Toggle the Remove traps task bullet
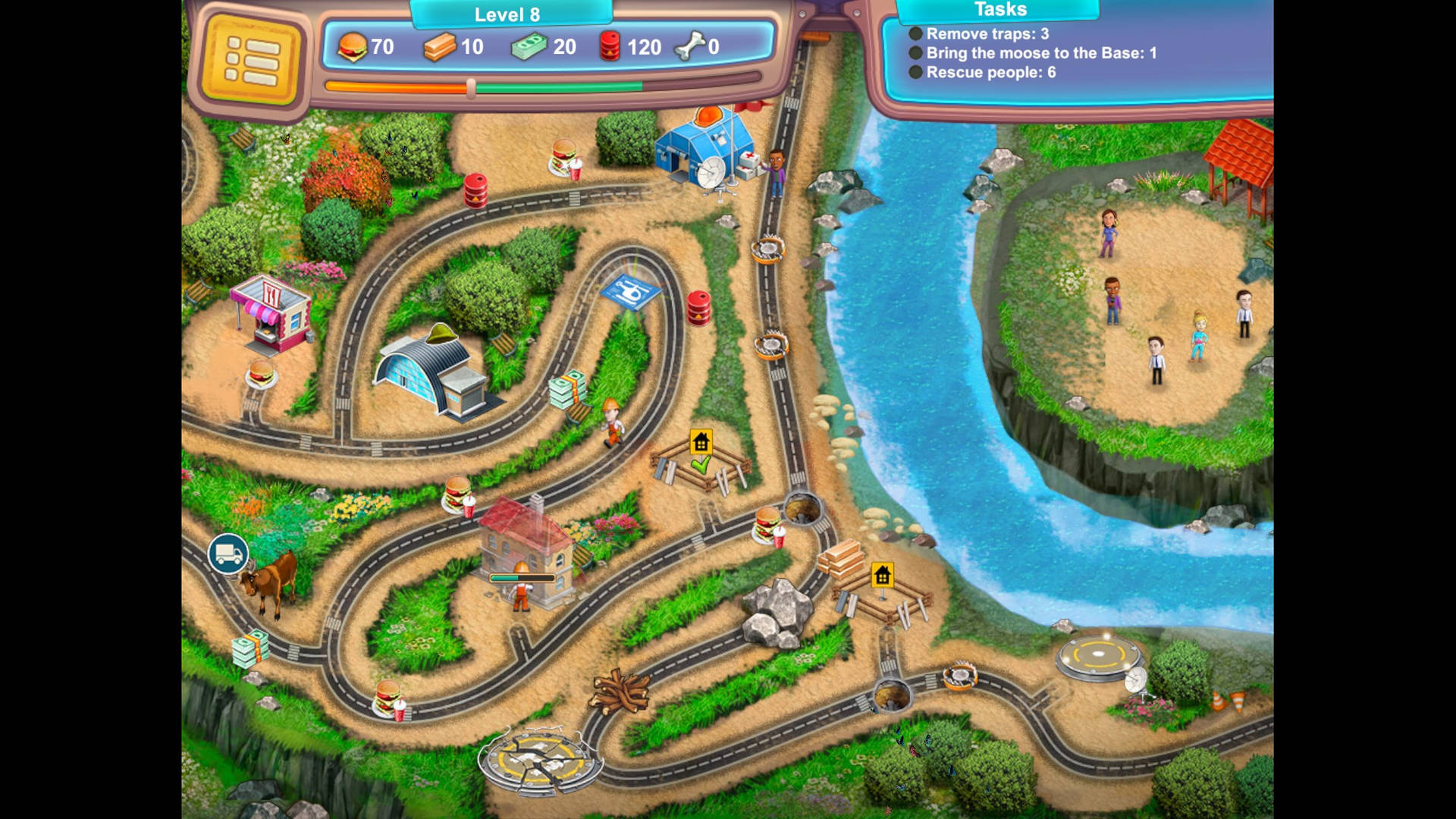The height and width of the screenshot is (819, 1456). click(915, 33)
